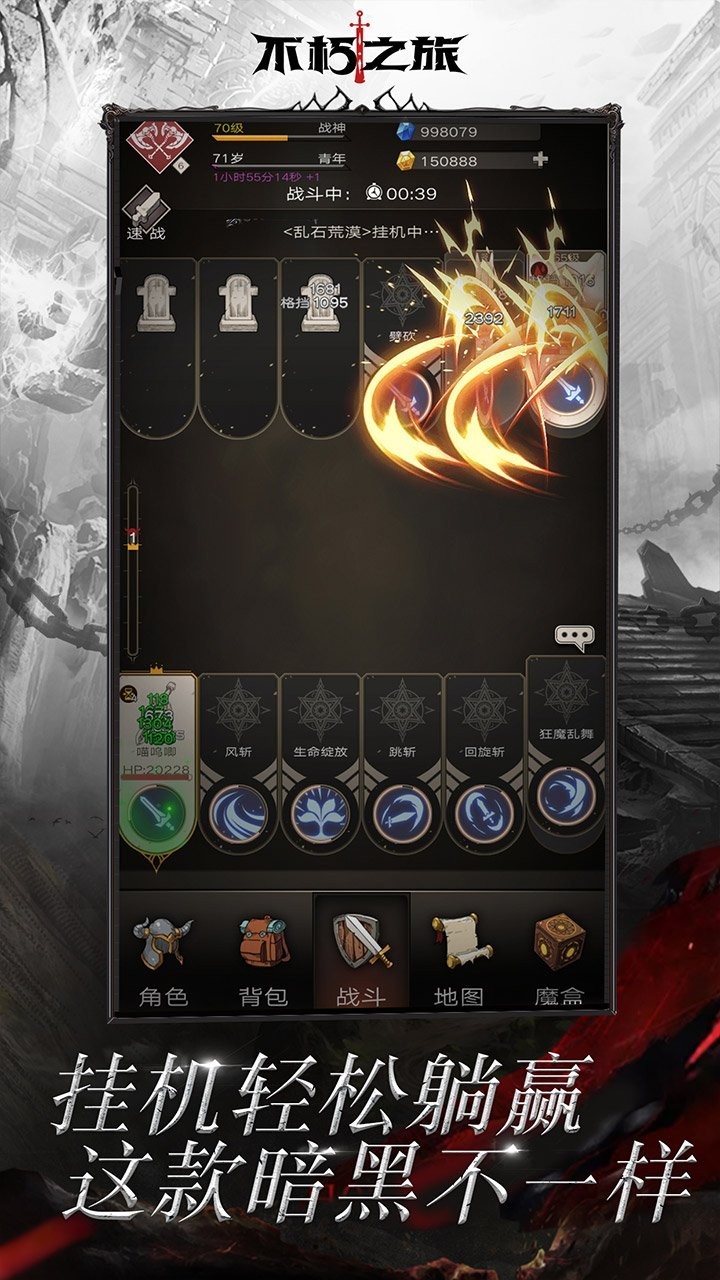This screenshot has height=1280, width=720.
Task: Activate the 狂魔乱舞 skill
Action: [x=566, y=796]
